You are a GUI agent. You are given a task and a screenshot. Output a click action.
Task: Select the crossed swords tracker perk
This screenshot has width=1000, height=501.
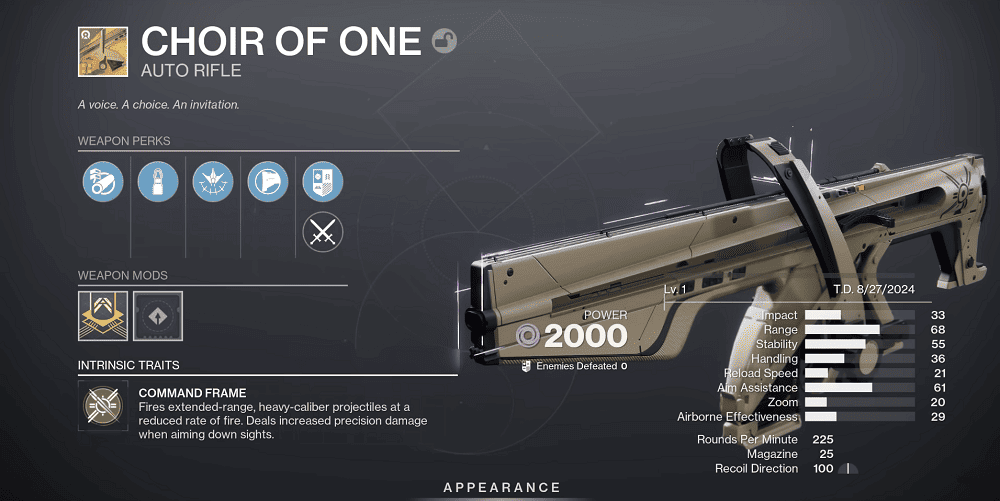click(323, 233)
